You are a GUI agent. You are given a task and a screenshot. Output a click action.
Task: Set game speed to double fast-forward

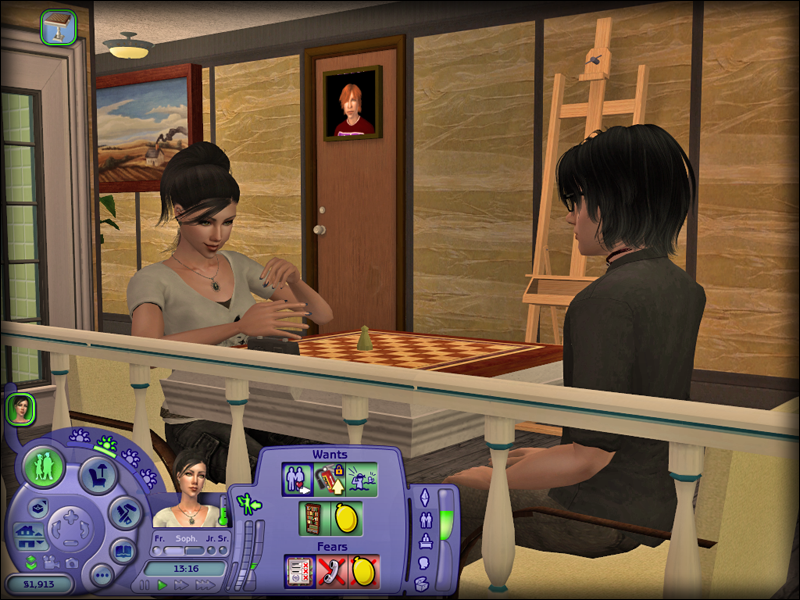[181, 585]
